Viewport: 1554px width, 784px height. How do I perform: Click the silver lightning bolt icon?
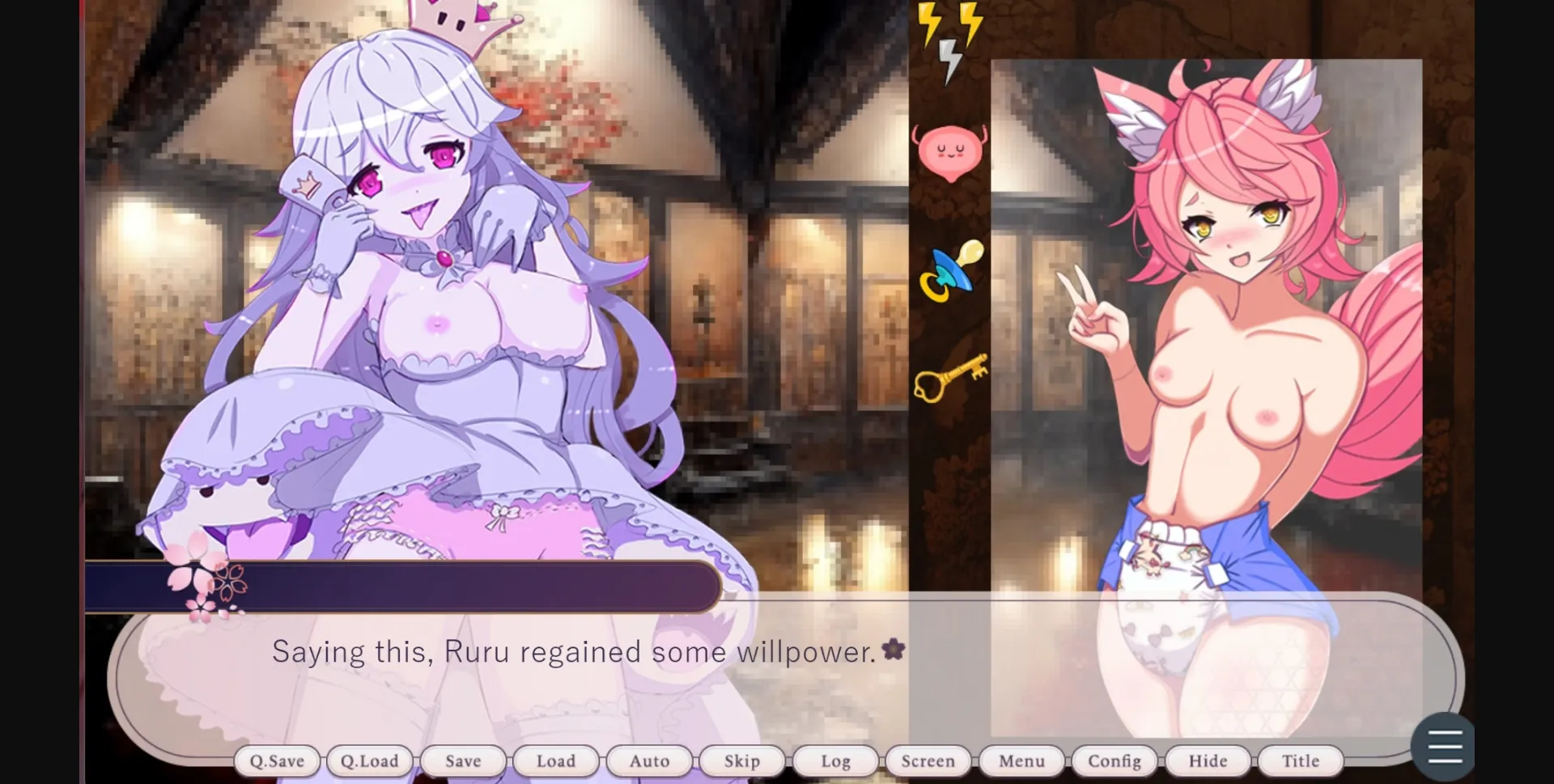click(x=949, y=58)
